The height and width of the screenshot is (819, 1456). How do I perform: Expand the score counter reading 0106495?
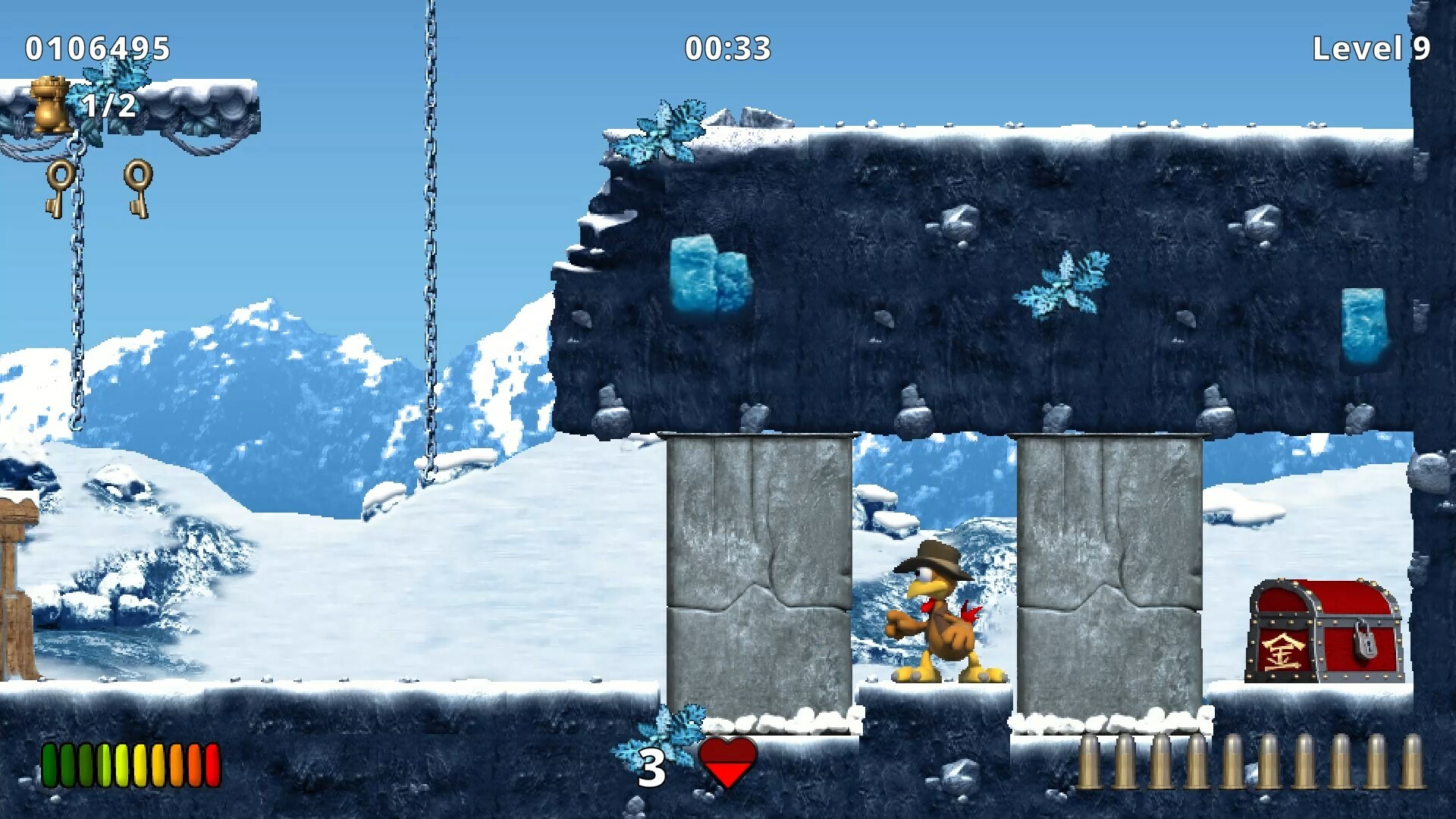(x=96, y=49)
